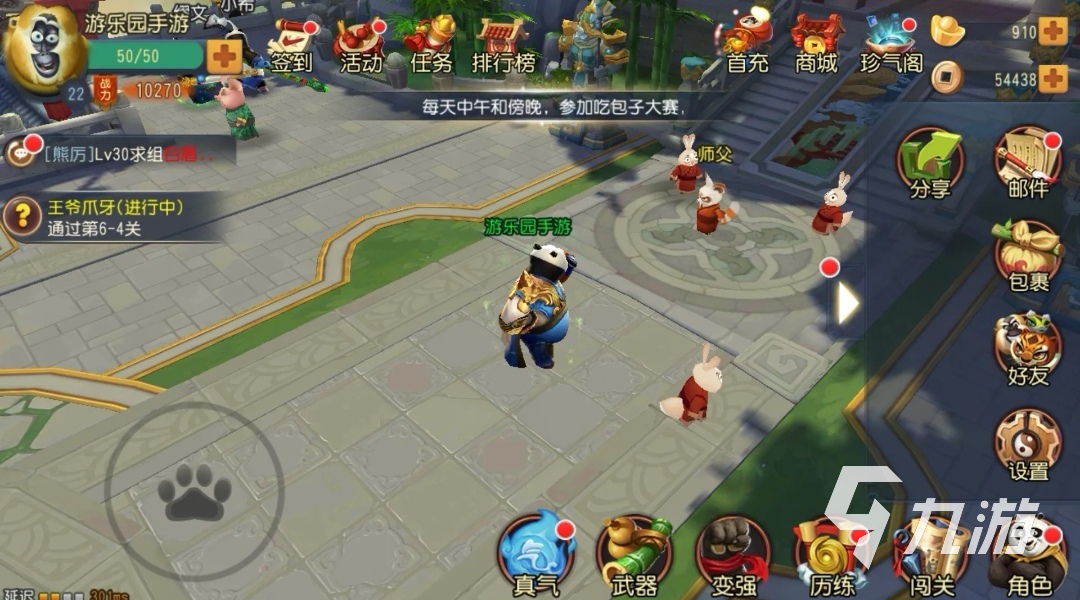Open the 签到 sign-in menu
The width and height of the screenshot is (1080, 600).
point(292,46)
